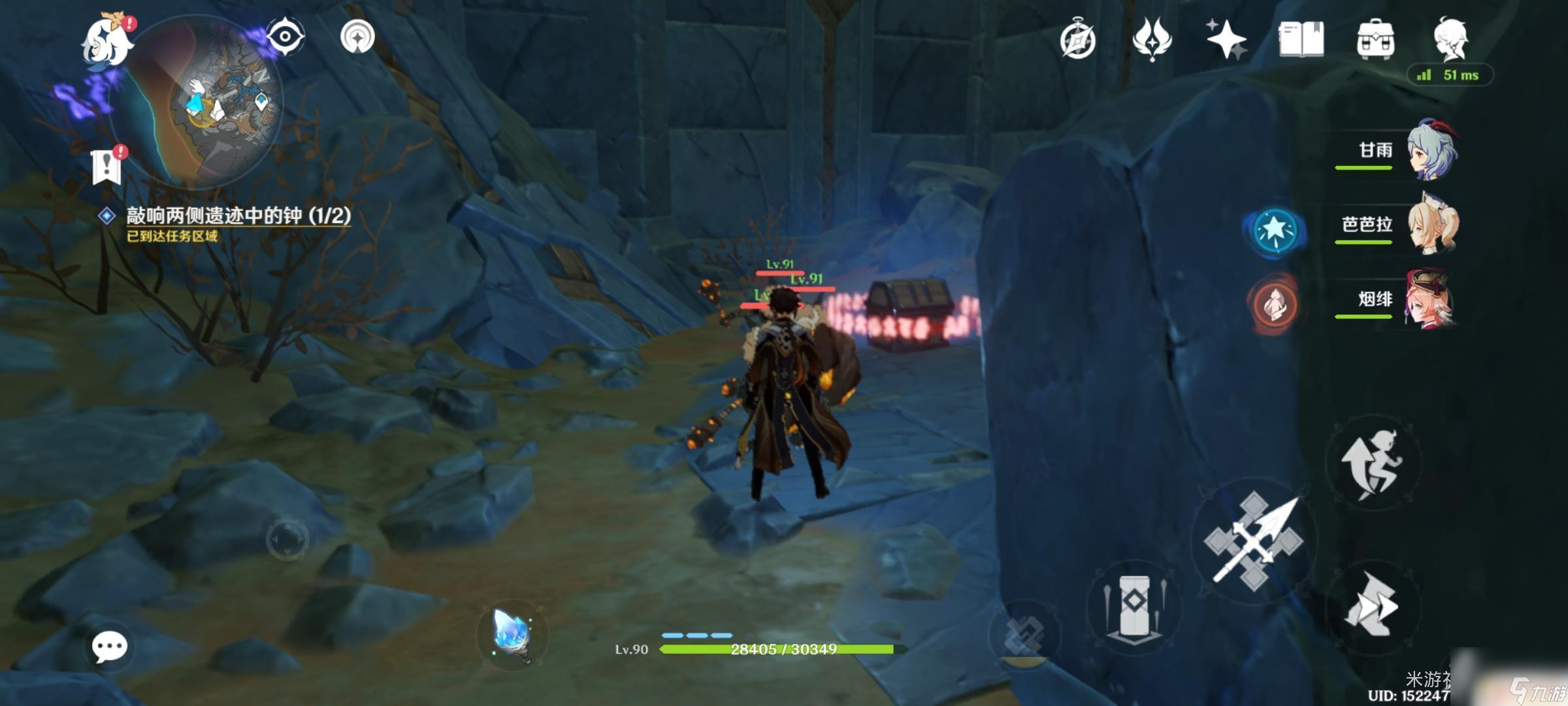Open the Paimon menu
Screen dimensions: 1568x706
click(x=106, y=41)
